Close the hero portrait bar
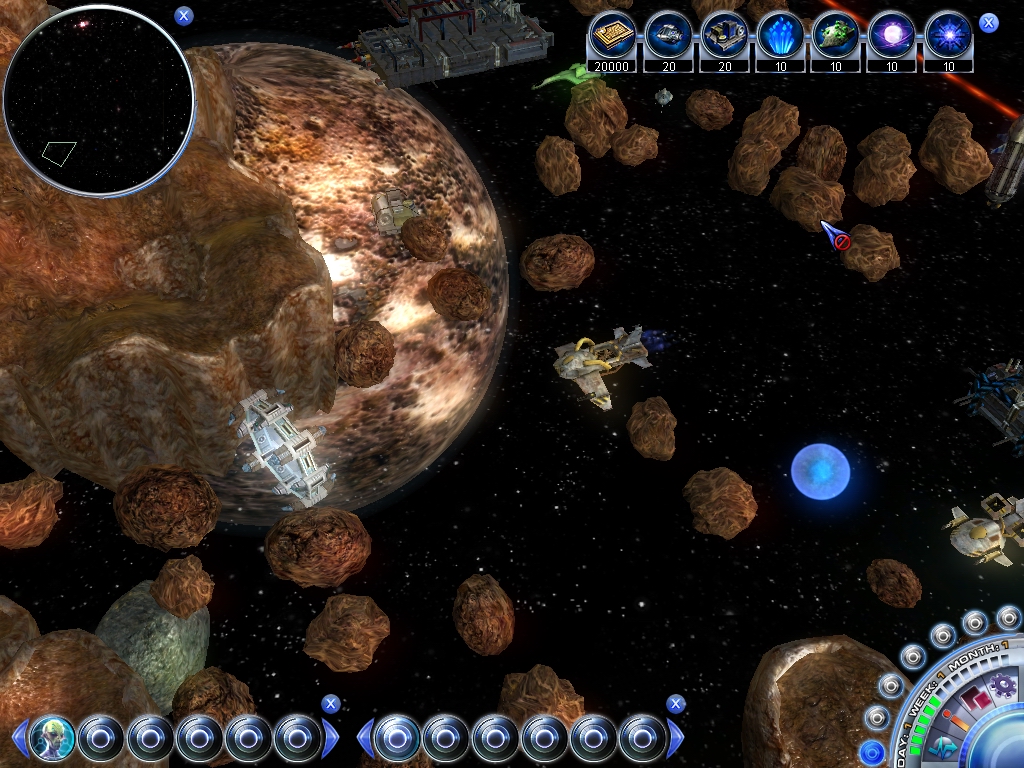Viewport: 1024px width, 768px height. click(331, 704)
